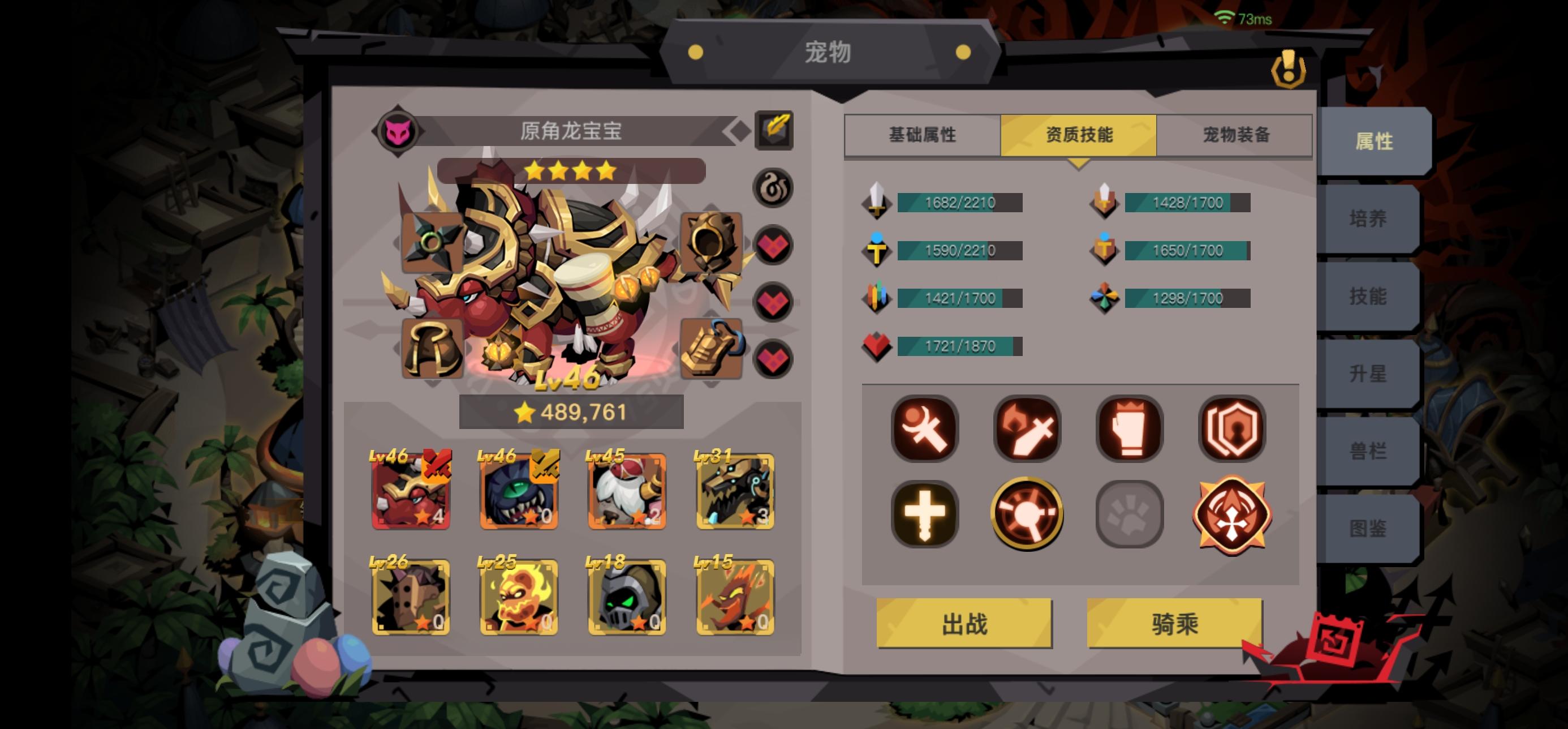Select the cross heal skill icon

pyautogui.click(x=925, y=513)
